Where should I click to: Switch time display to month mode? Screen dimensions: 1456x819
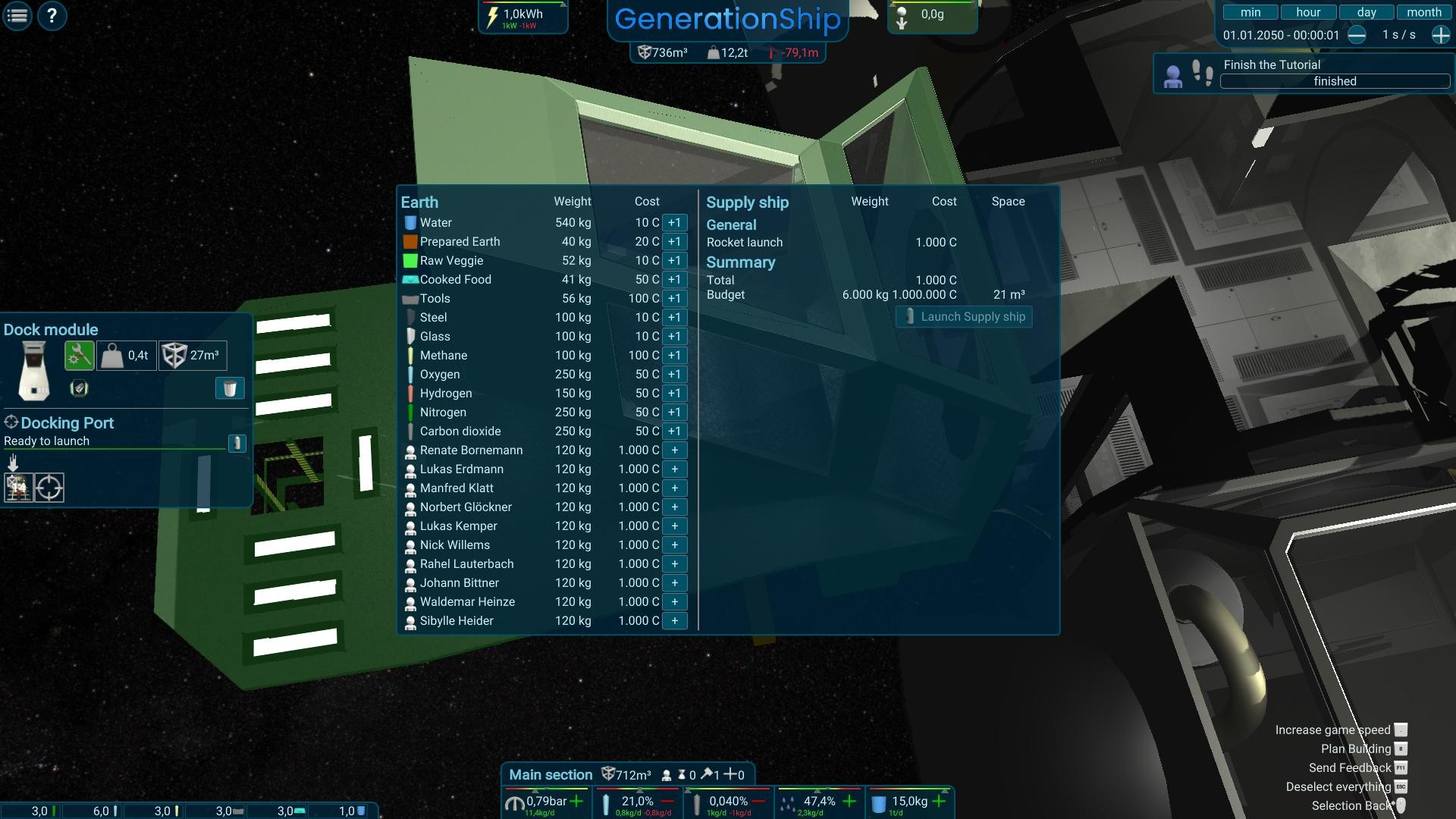pos(1424,11)
